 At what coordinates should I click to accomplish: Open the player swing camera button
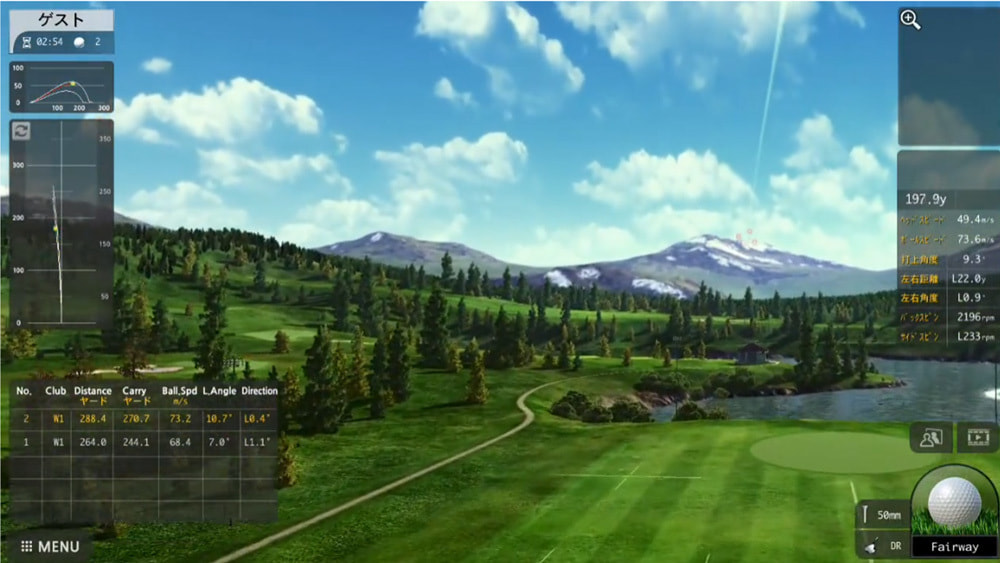coord(931,437)
